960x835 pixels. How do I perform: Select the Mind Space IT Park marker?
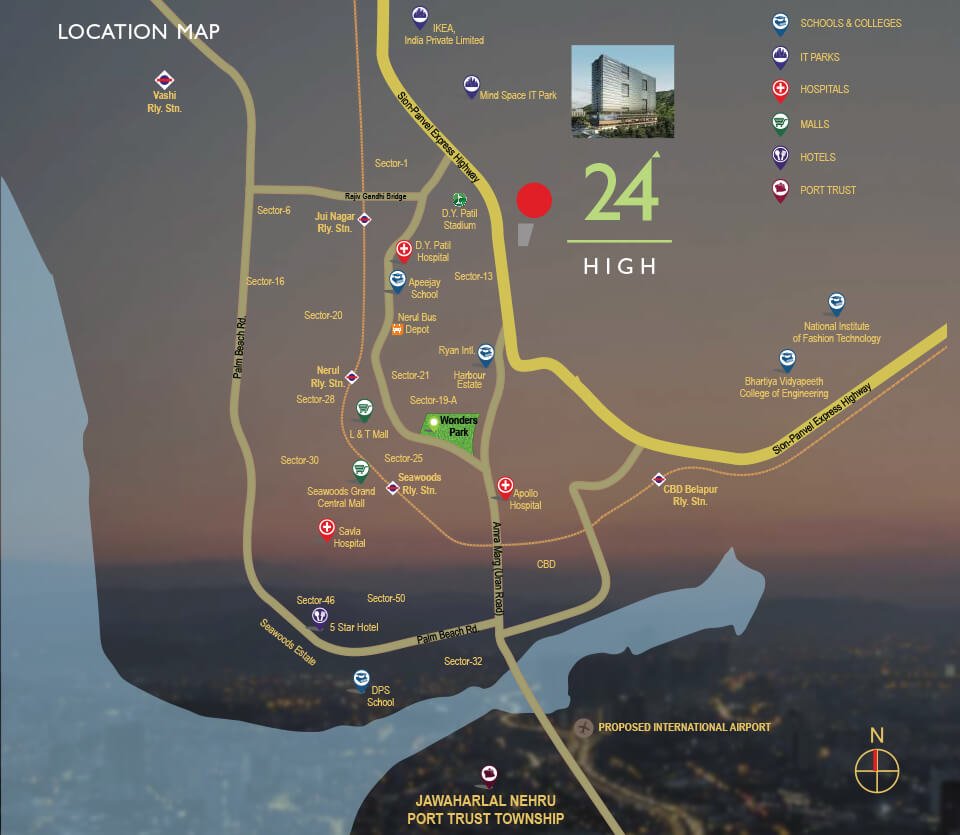pyautogui.click(x=471, y=86)
